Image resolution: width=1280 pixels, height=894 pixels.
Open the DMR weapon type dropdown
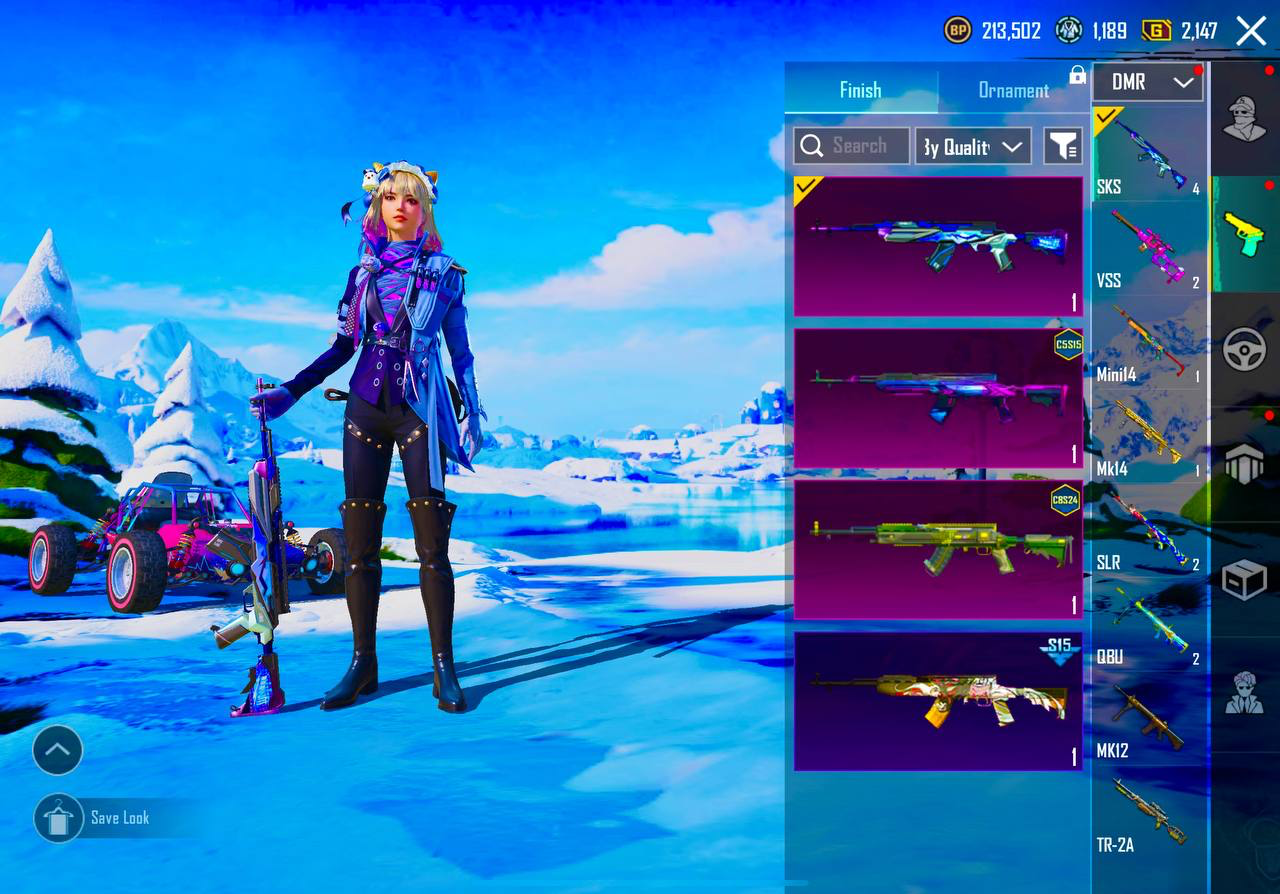coord(1147,82)
